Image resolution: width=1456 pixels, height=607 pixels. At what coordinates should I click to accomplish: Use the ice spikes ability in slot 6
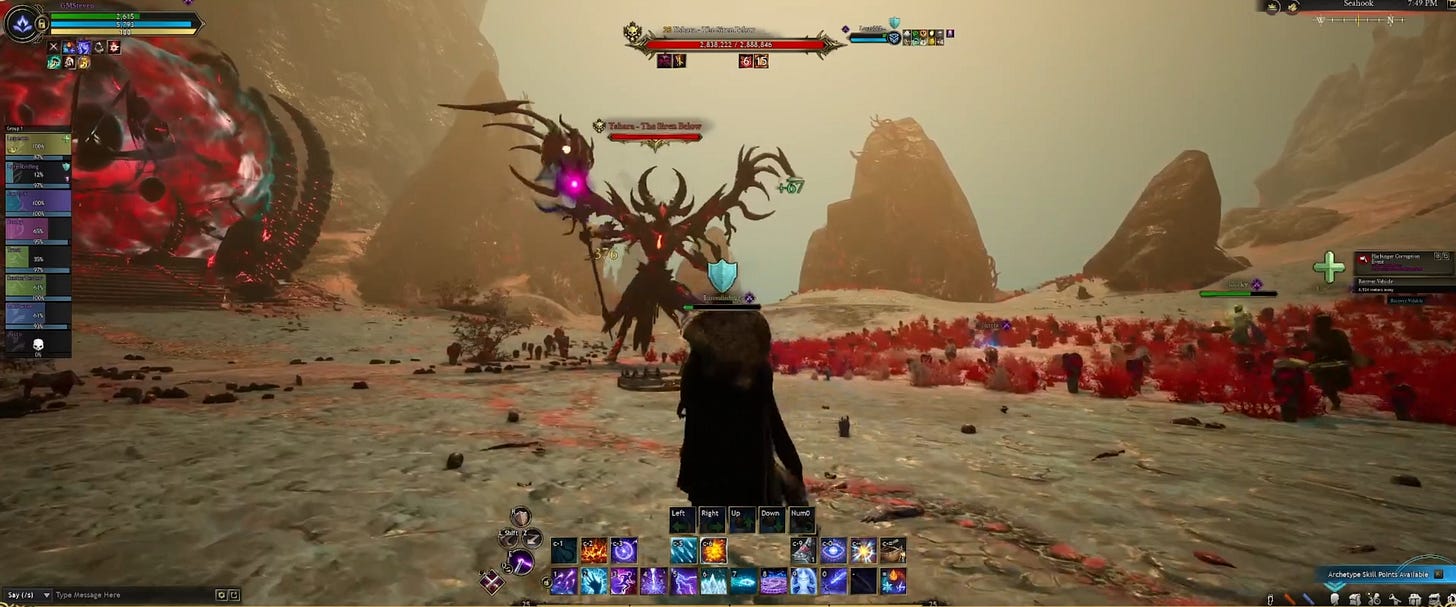click(713, 581)
